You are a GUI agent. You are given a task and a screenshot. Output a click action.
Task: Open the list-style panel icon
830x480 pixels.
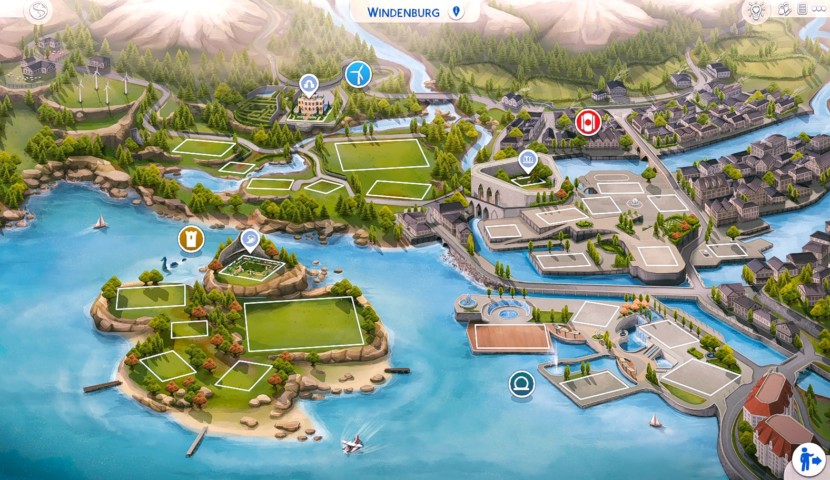(800, 10)
